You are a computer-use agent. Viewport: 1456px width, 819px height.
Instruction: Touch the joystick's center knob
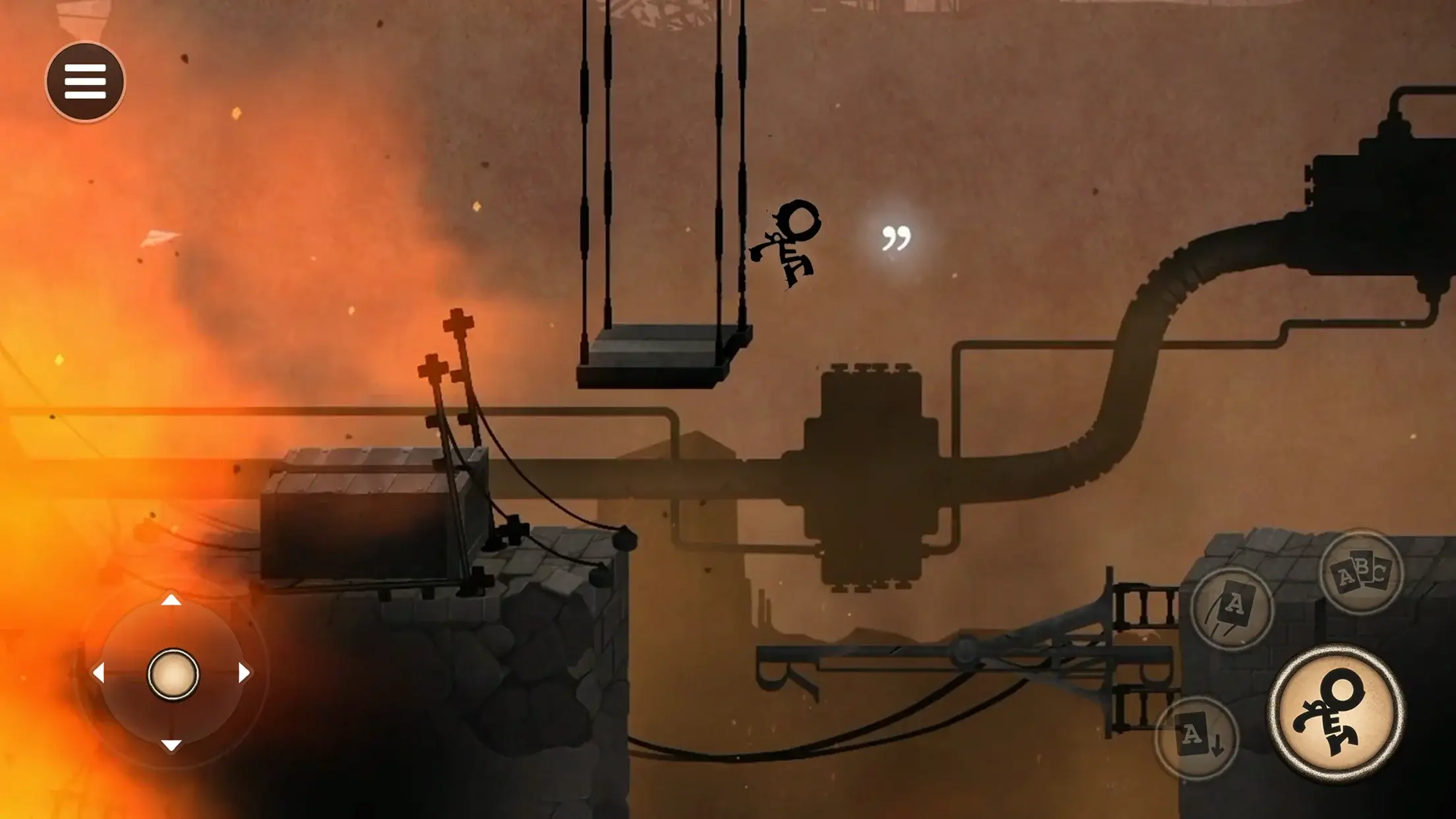[x=173, y=674]
